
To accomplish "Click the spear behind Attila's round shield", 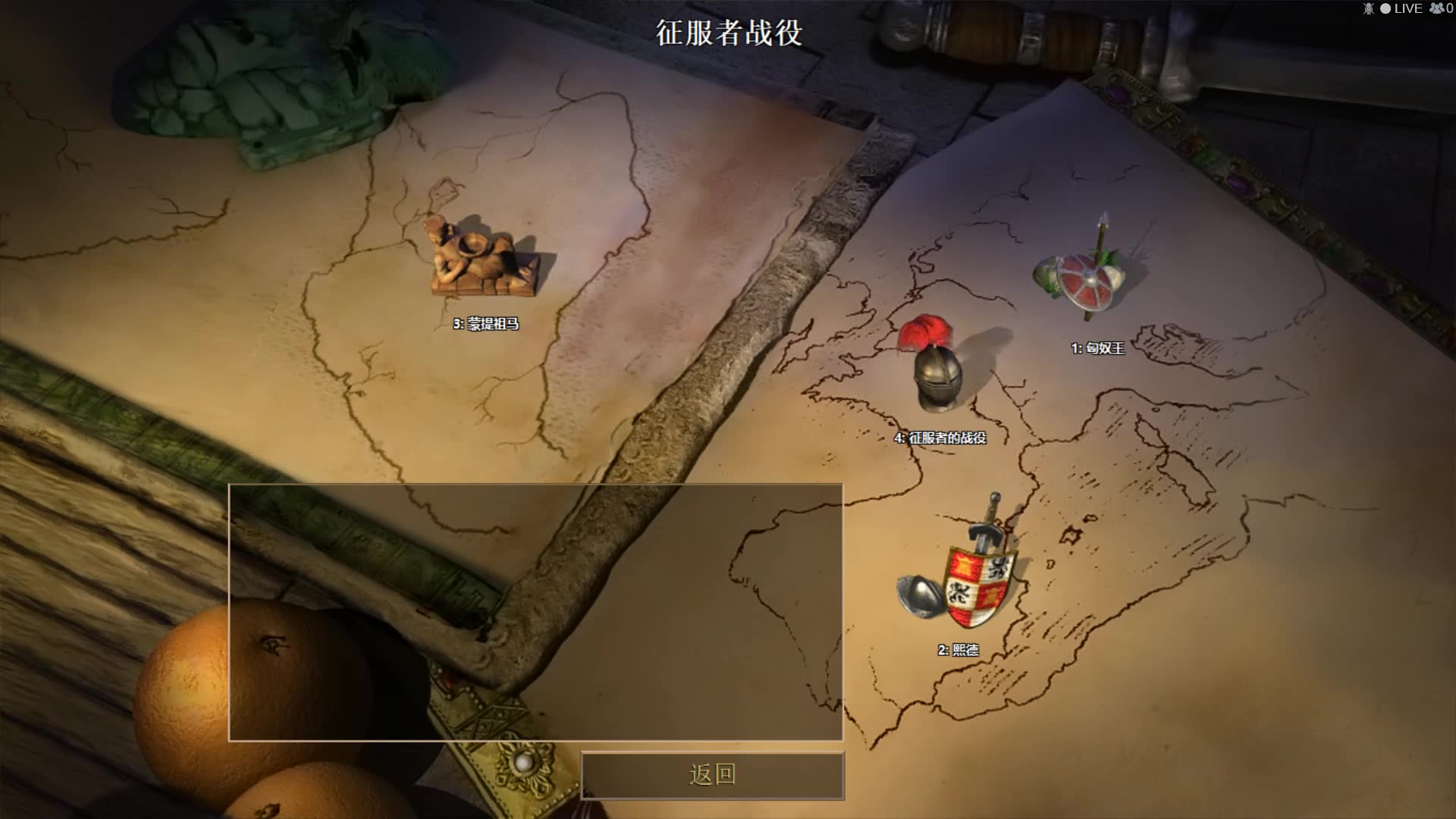I will (x=1101, y=235).
